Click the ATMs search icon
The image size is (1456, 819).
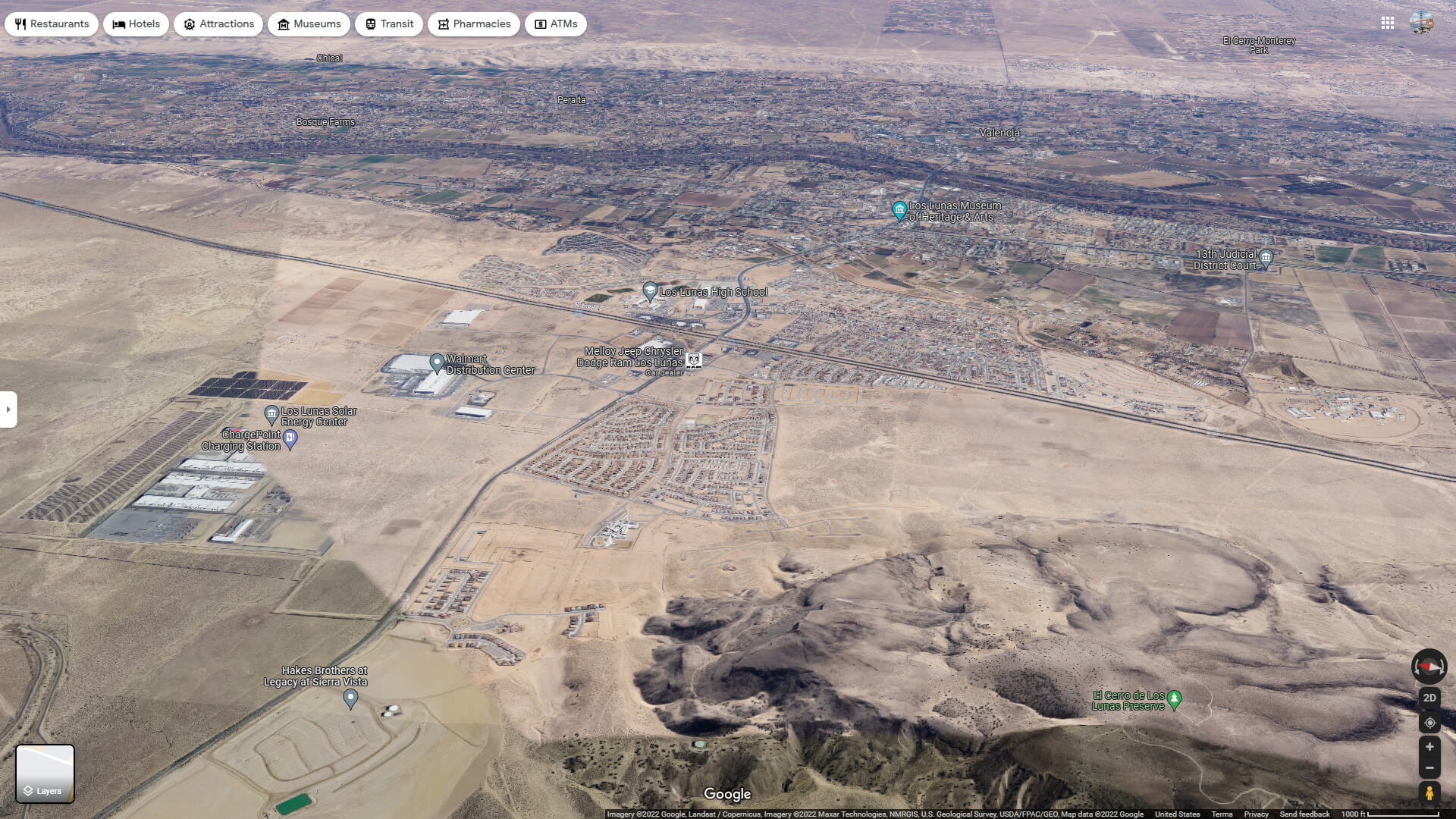[x=541, y=24]
